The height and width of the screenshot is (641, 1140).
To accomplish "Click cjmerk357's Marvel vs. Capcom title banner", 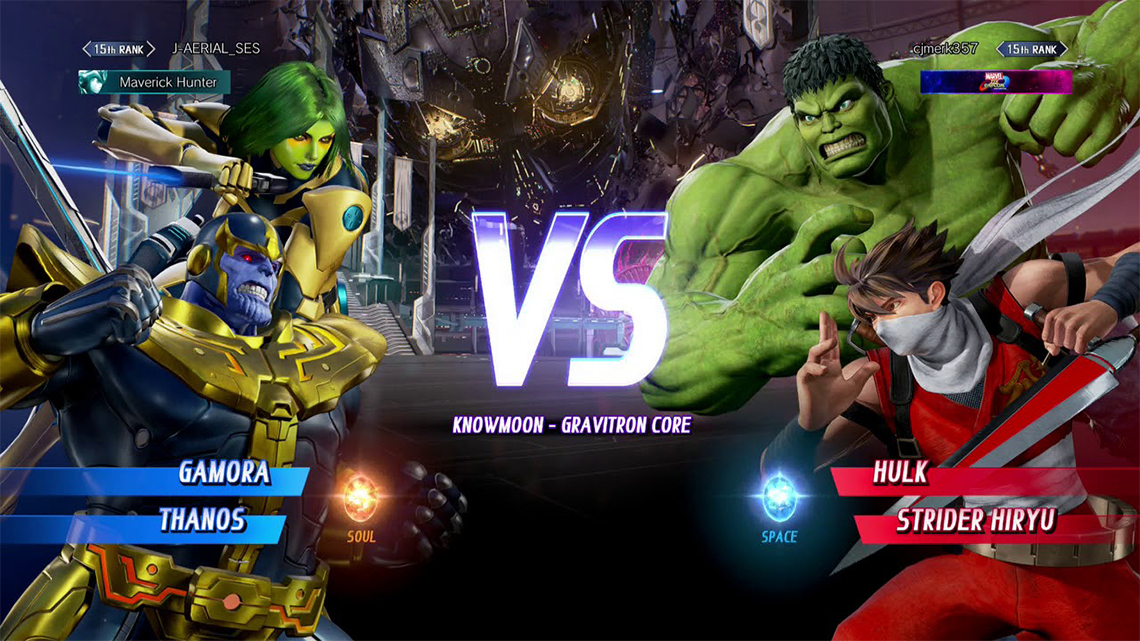I will 995,82.
